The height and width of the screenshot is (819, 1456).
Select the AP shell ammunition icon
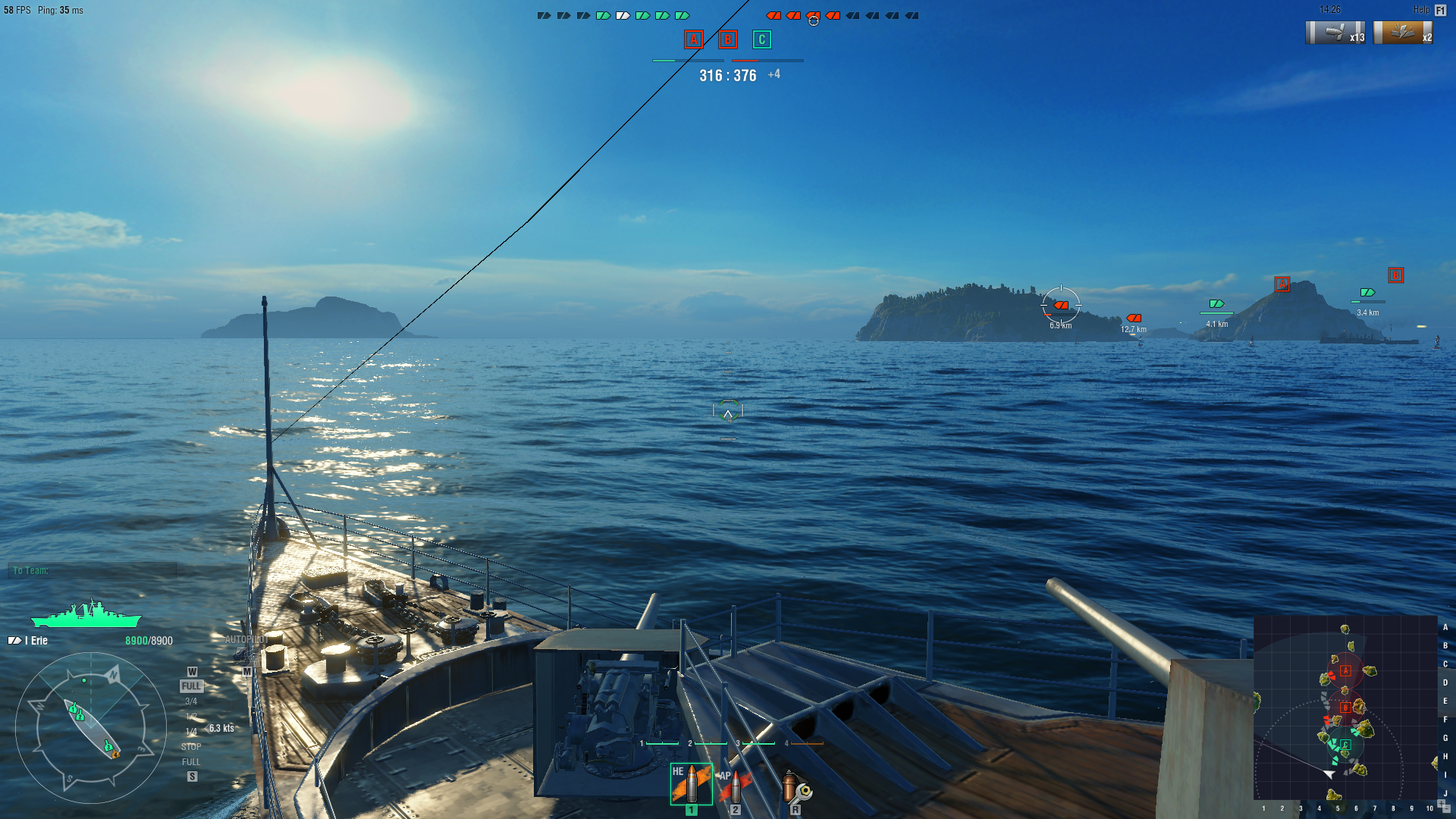[734, 785]
